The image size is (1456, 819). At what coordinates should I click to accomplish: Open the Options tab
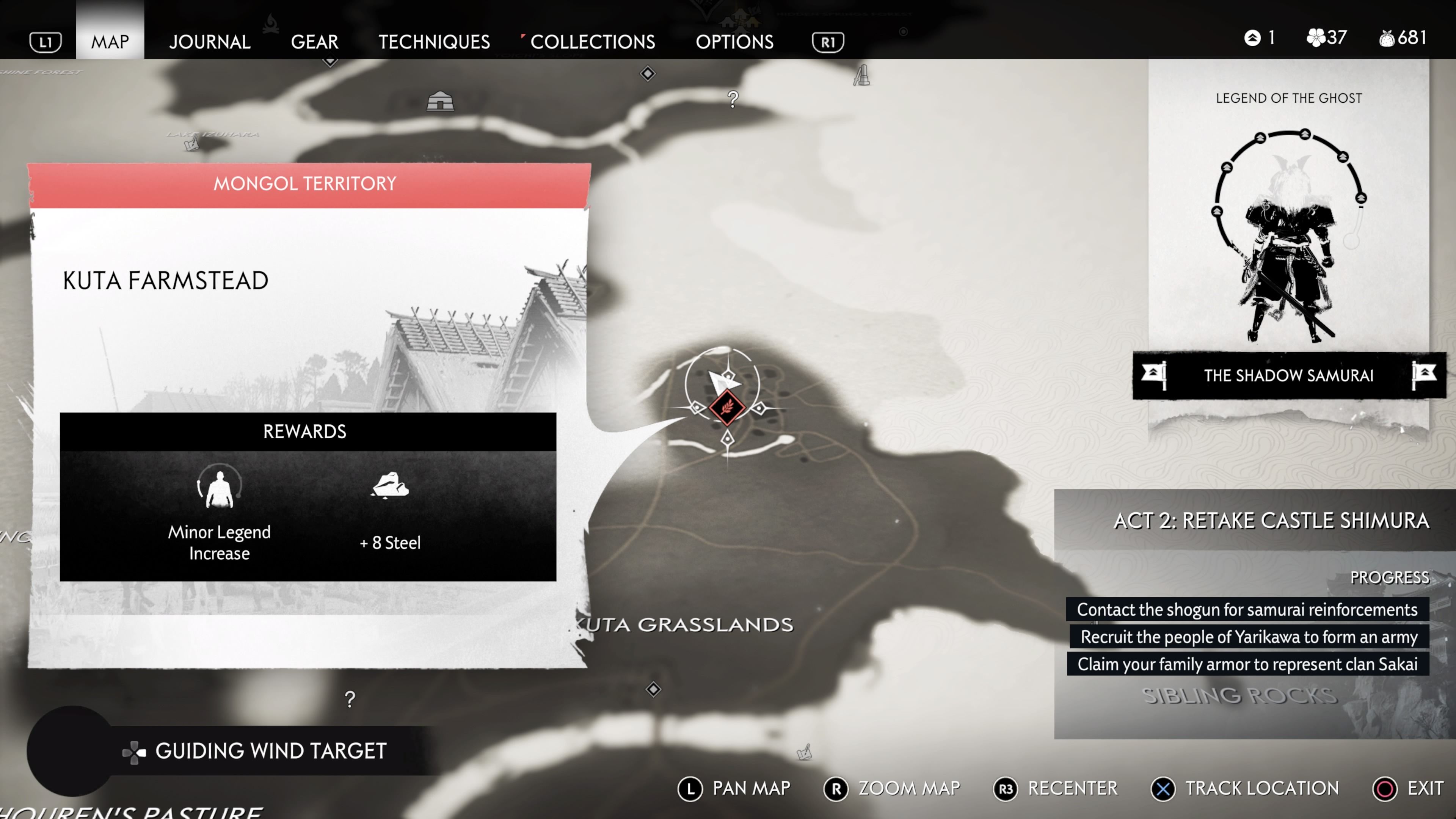(x=734, y=42)
